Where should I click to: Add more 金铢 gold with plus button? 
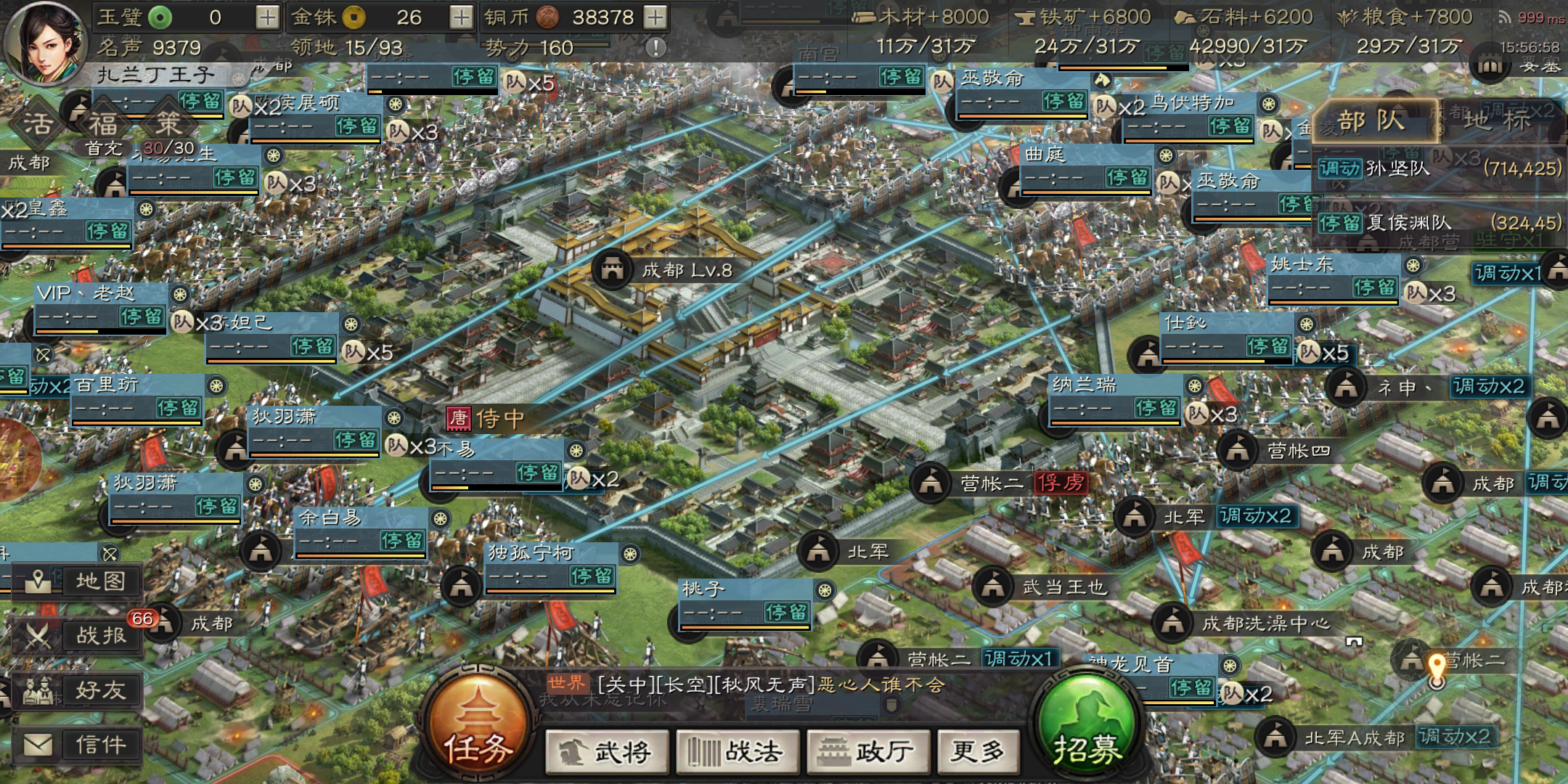tap(461, 17)
